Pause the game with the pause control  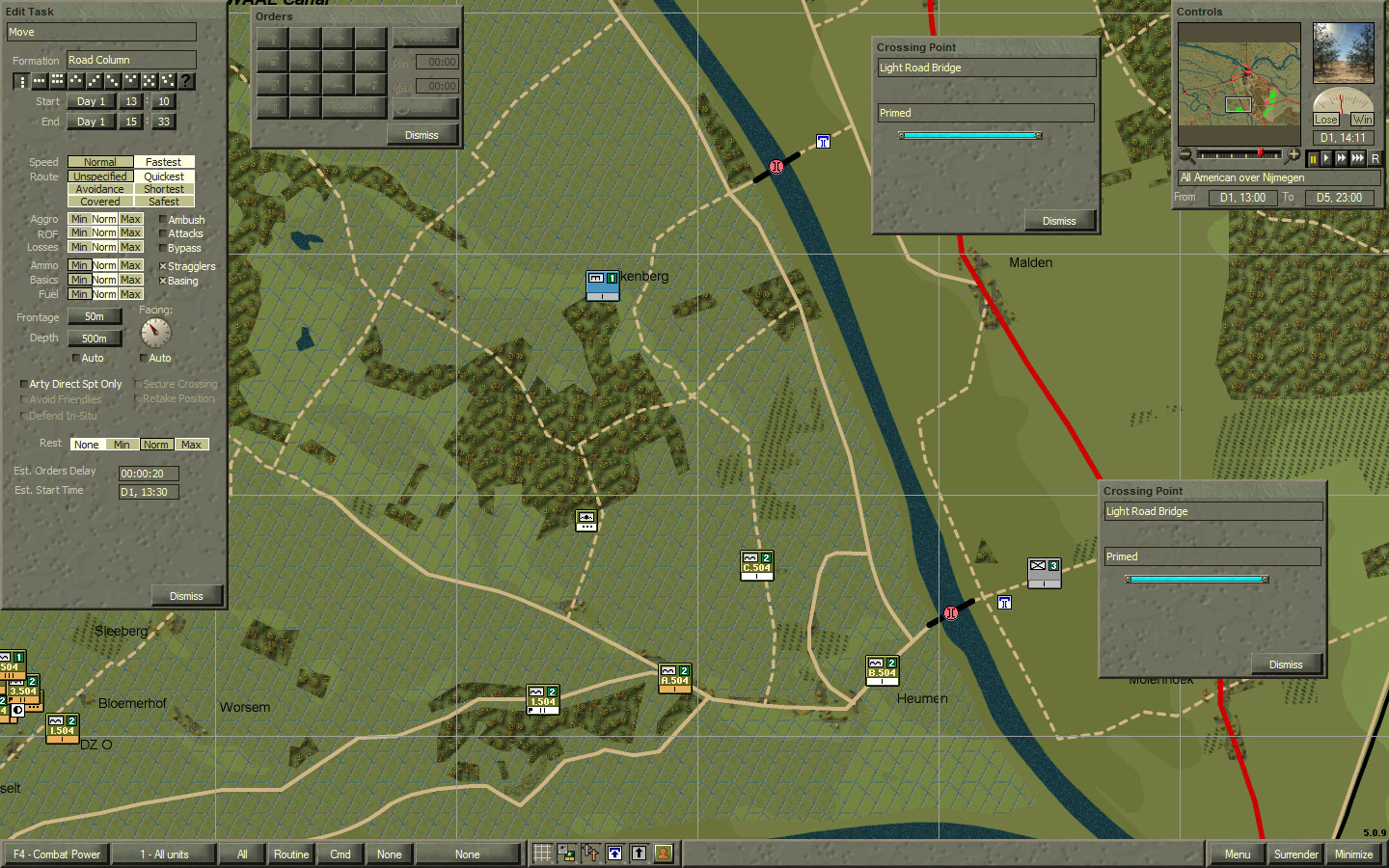click(x=1314, y=158)
